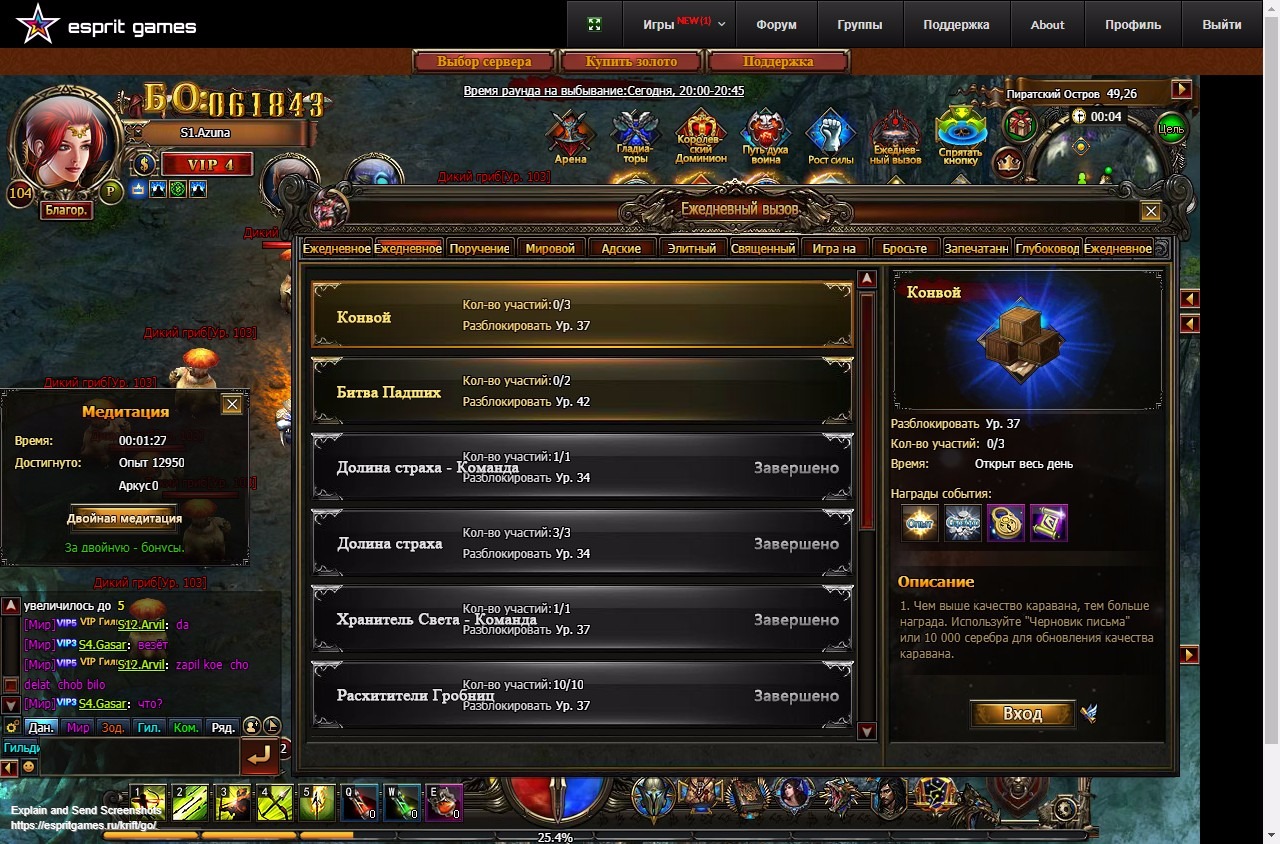Open the Выбор сервера button

tap(484, 62)
